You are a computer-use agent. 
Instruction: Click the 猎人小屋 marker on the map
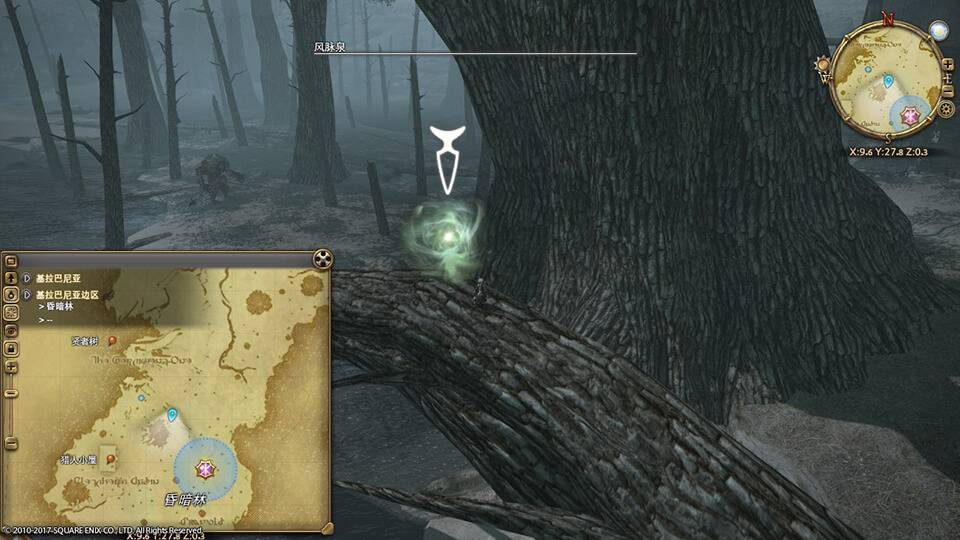[111, 458]
